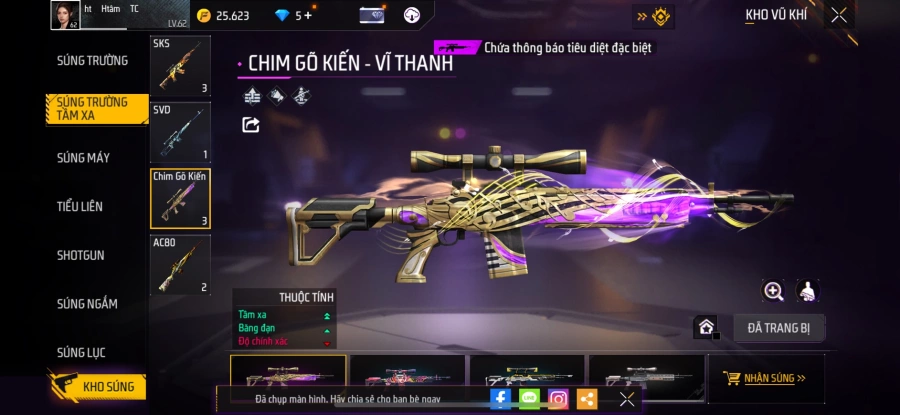Screen dimensions: 900x415
Task: Pick the AC80 weapon tile
Action: coord(180,264)
